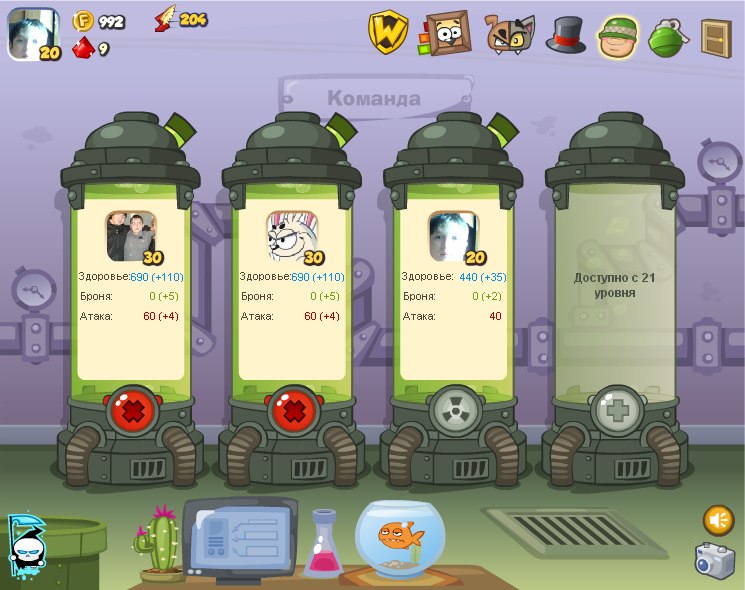The width and height of the screenshot is (745, 590).
Task: Open the green grenade icon
Action: (666, 37)
